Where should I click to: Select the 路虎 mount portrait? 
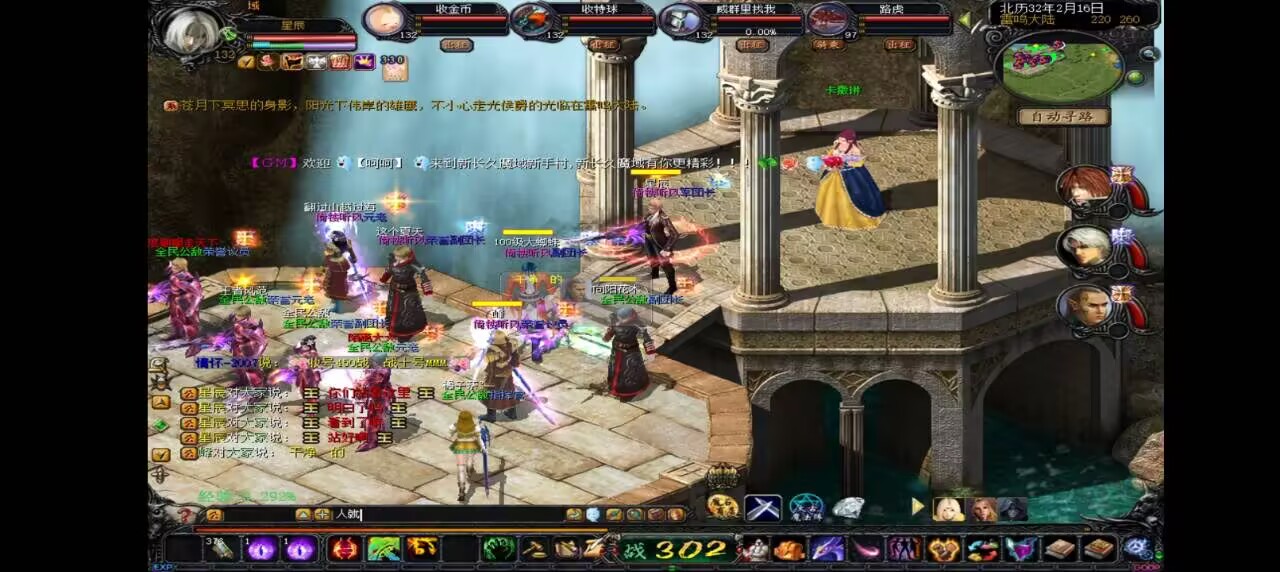click(827, 20)
